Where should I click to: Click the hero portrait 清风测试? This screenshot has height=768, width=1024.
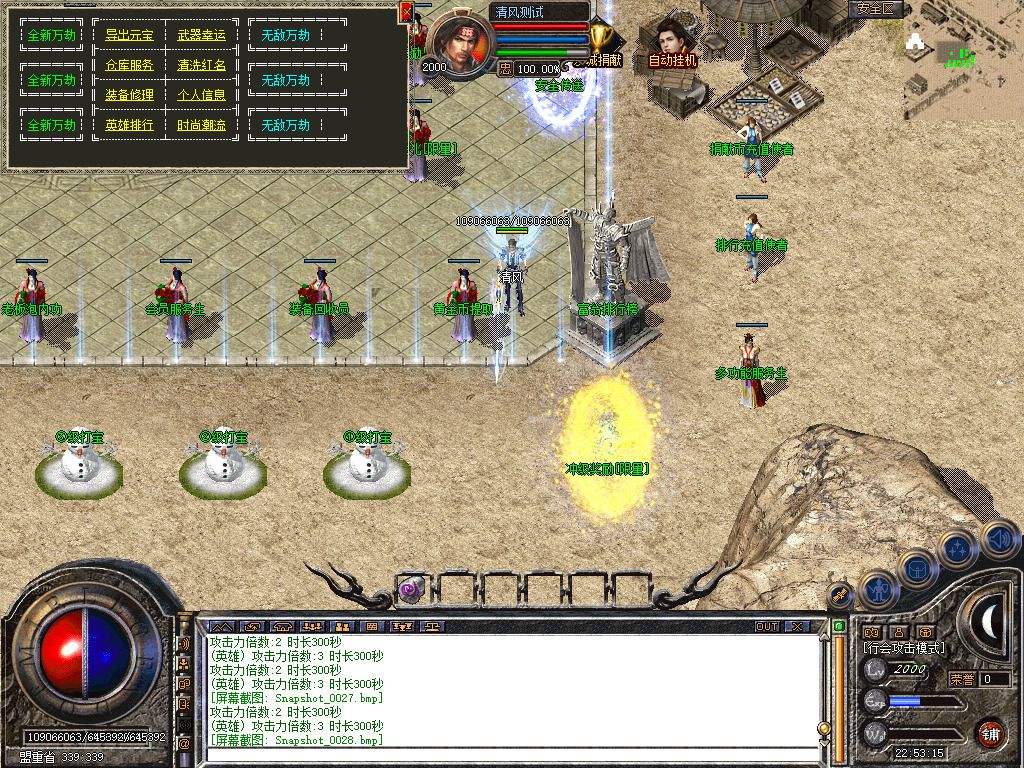click(x=461, y=42)
